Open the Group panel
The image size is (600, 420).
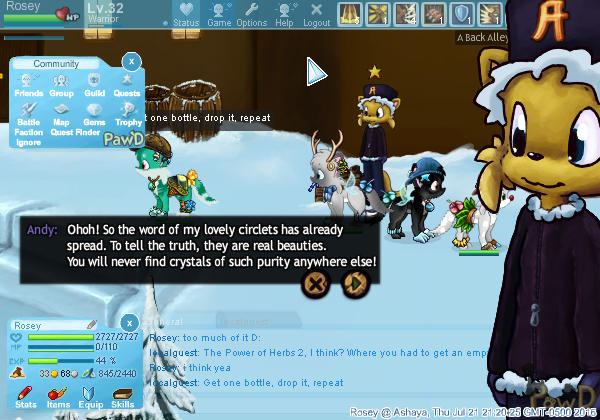tap(61, 84)
